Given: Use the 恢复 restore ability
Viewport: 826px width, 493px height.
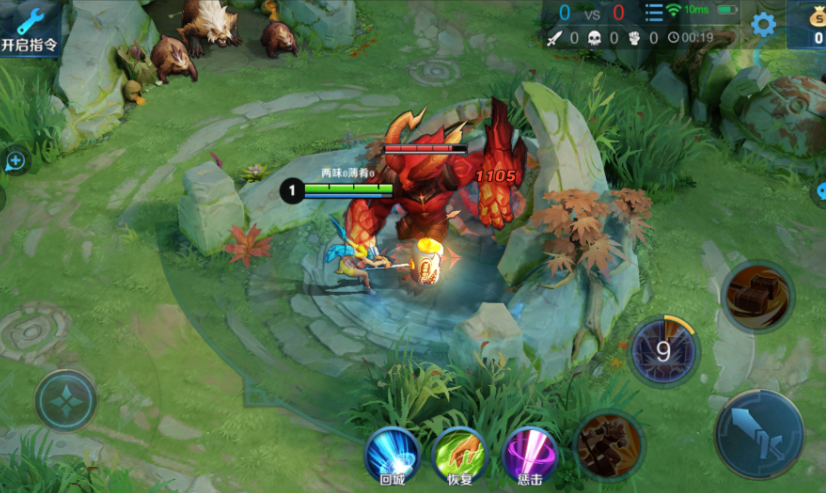Looking at the screenshot, I should tap(459, 455).
